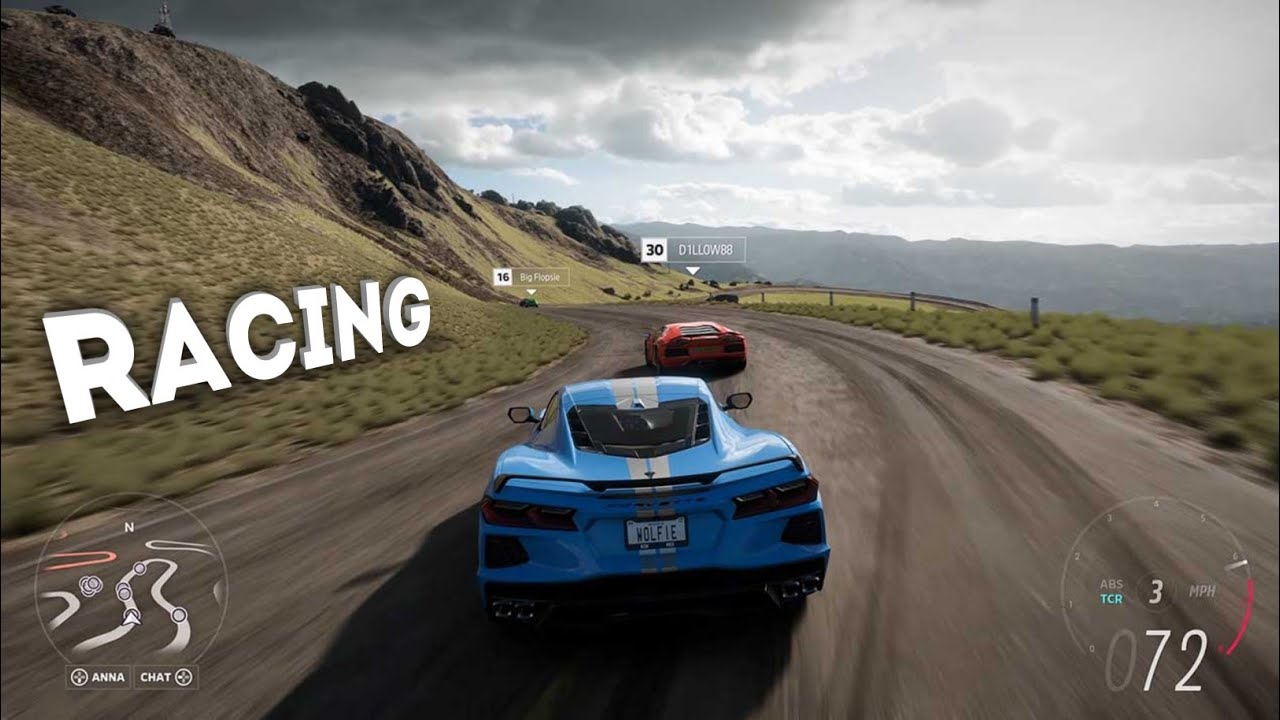Click the rightmost waypoint marker on the minimap
The image size is (1280, 720).
179,613
